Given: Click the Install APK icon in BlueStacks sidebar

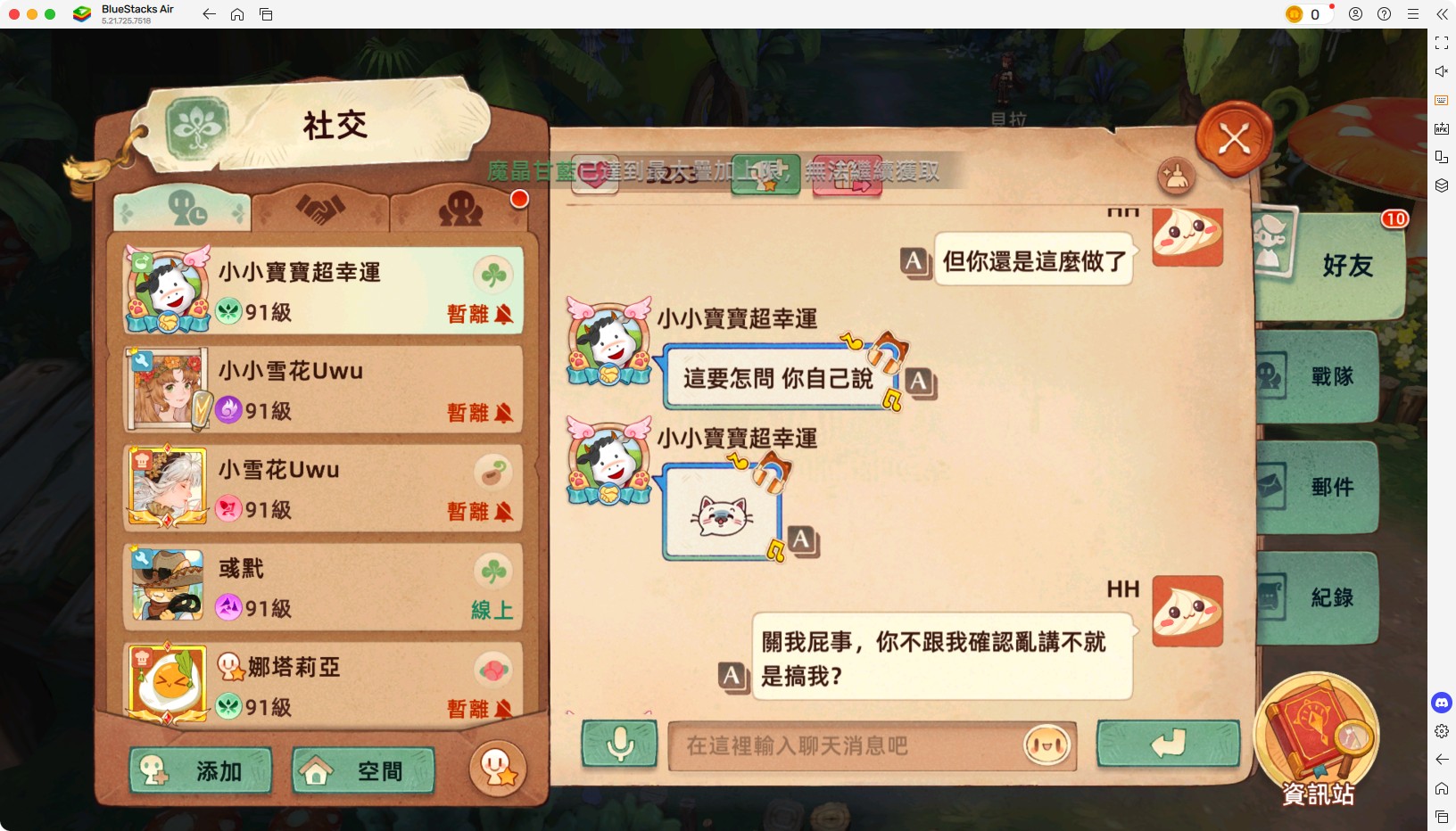Looking at the screenshot, I should [x=1442, y=128].
